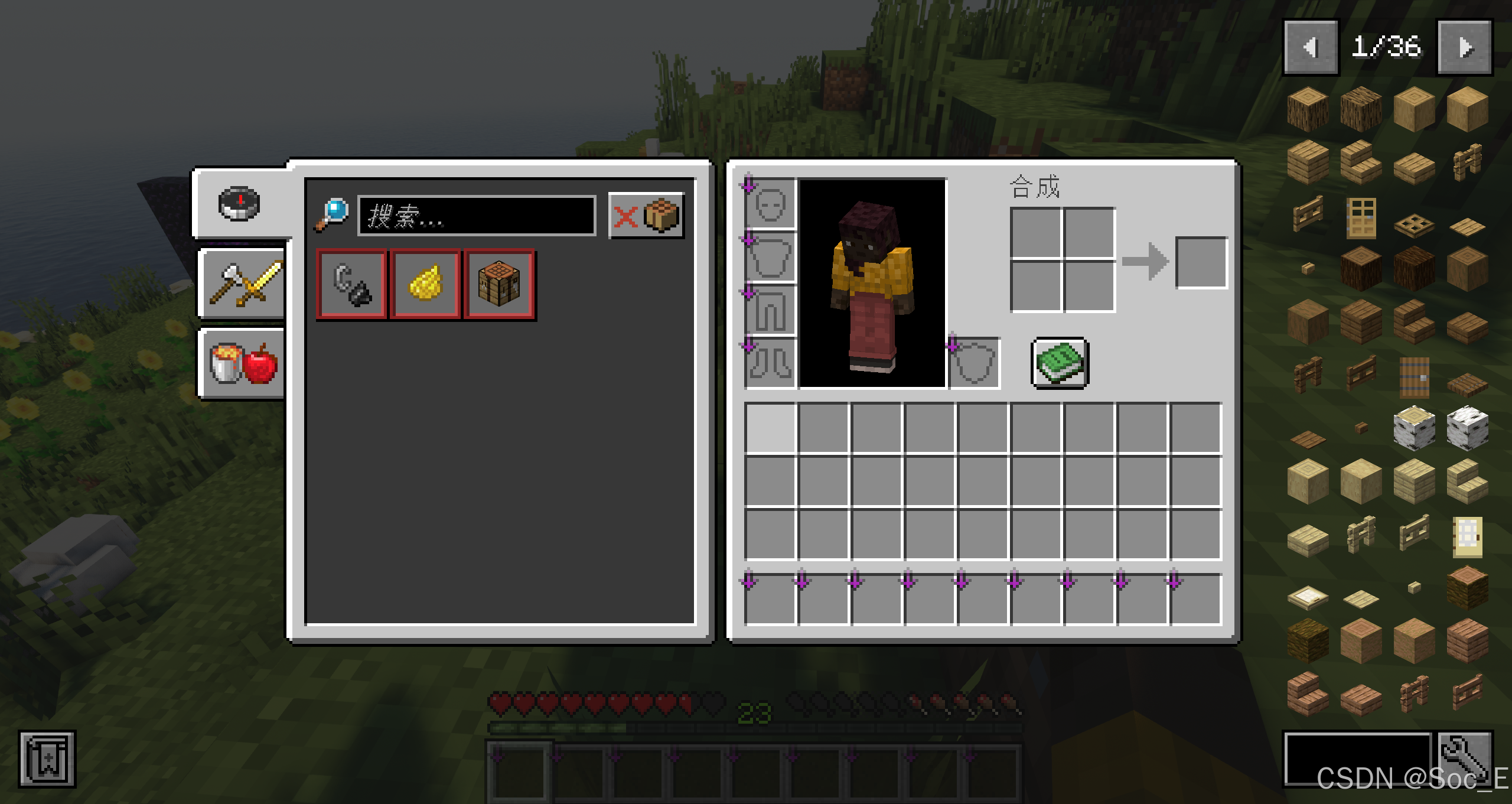The width and height of the screenshot is (1512, 804).
Task: Toggle the craftable-only filter button
Action: pos(646,216)
